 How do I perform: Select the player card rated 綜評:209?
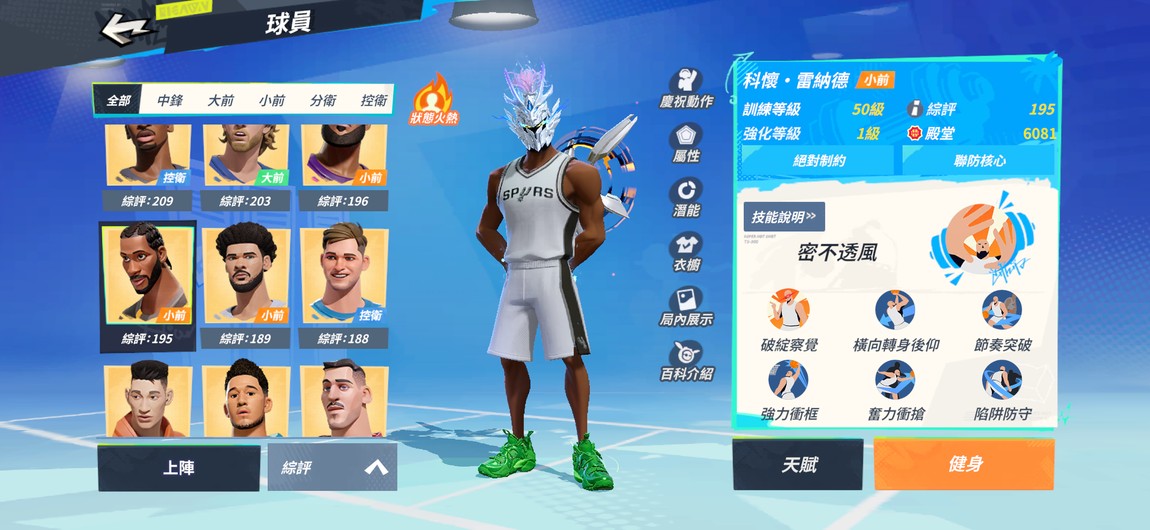(x=148, y=165)
